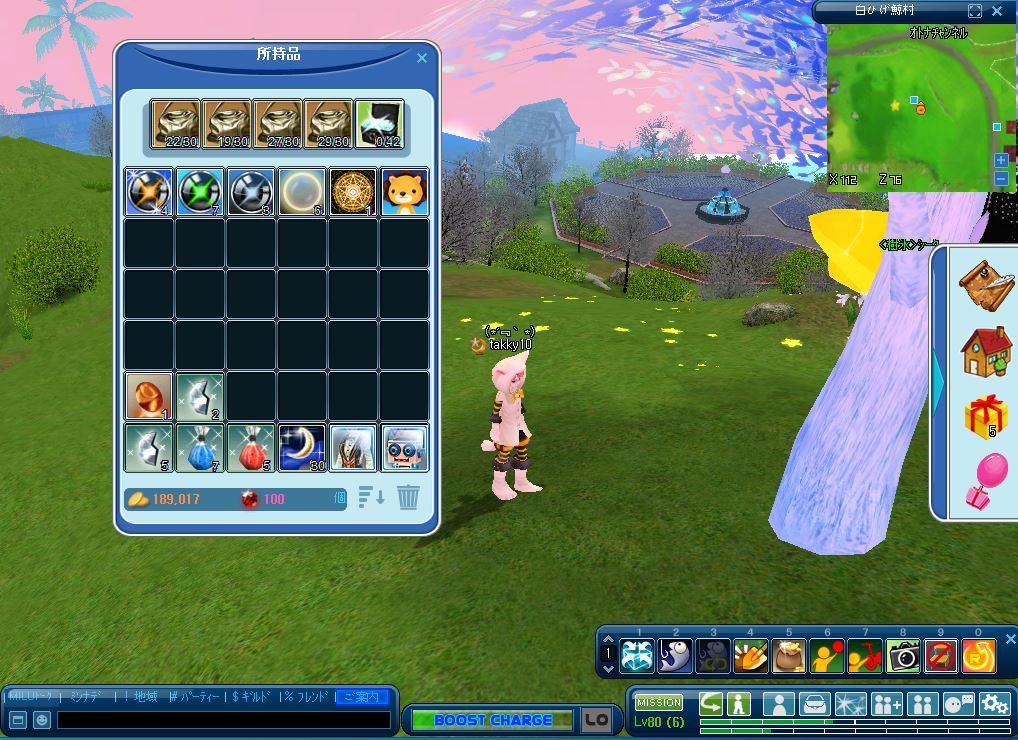Select the magic circle item slot
The width and height of the screenshot is (1018, 740).
tap(354, 192)
